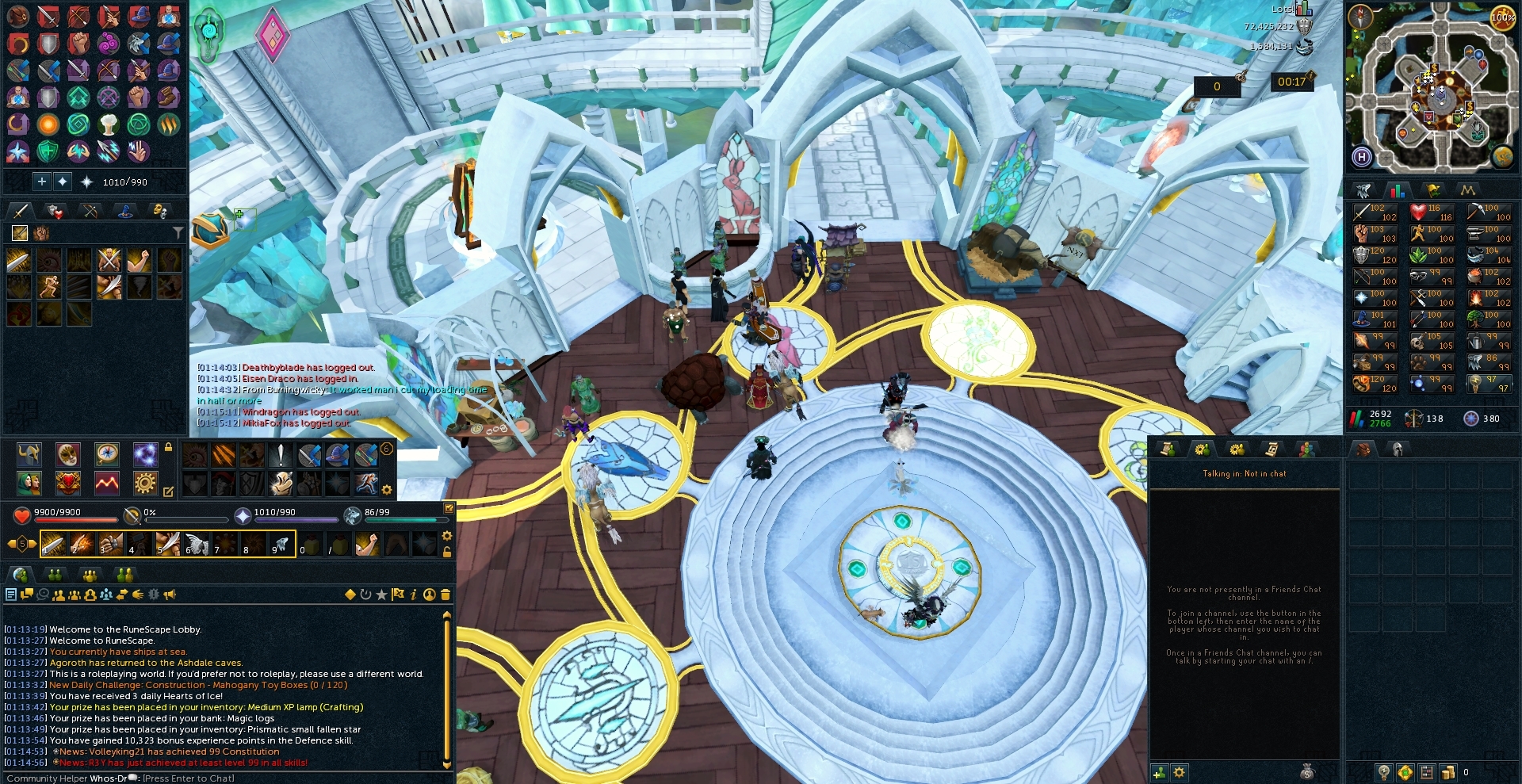The height and width of the screenshot is (784, 1522).
Task: Click the trash can icon to clear the chatbox
Action: pyautogui.click(x=445, y=594)
